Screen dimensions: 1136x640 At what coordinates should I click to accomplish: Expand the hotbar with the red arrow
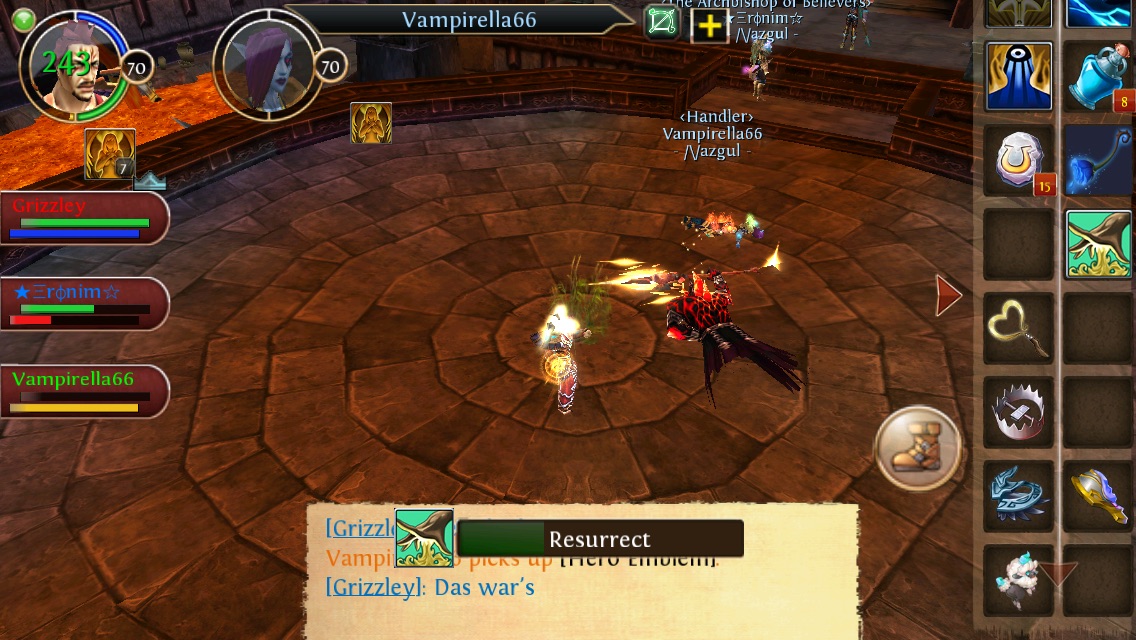click(x=947, y=295)
